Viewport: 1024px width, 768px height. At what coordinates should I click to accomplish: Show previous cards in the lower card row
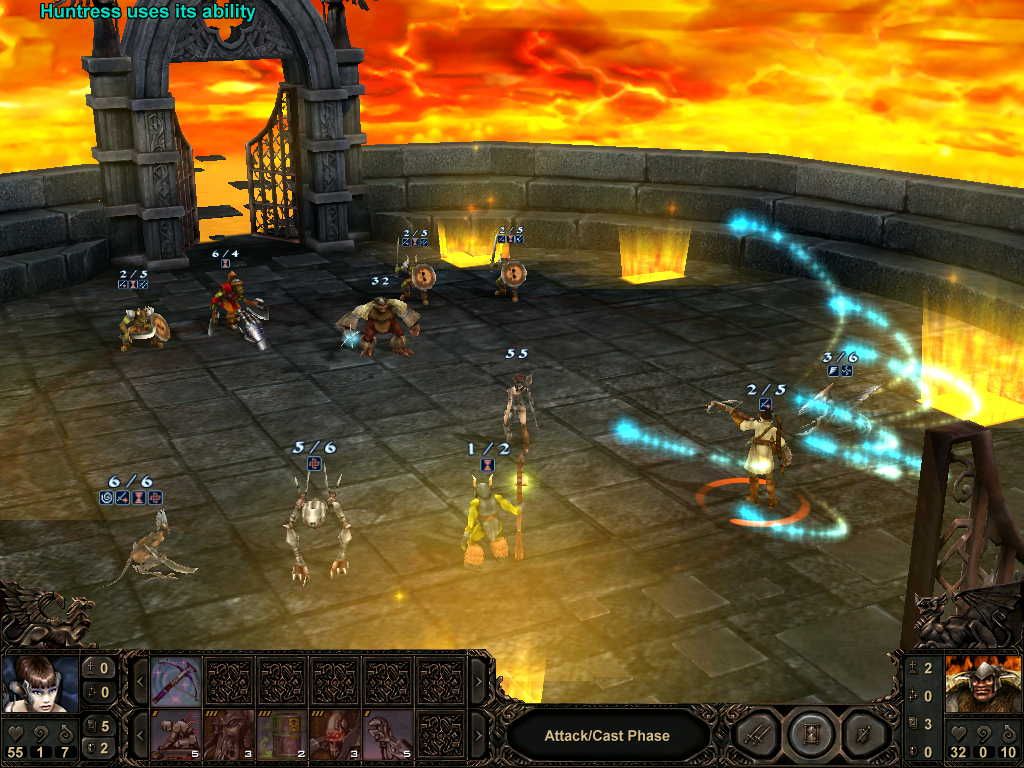point(141,734)
